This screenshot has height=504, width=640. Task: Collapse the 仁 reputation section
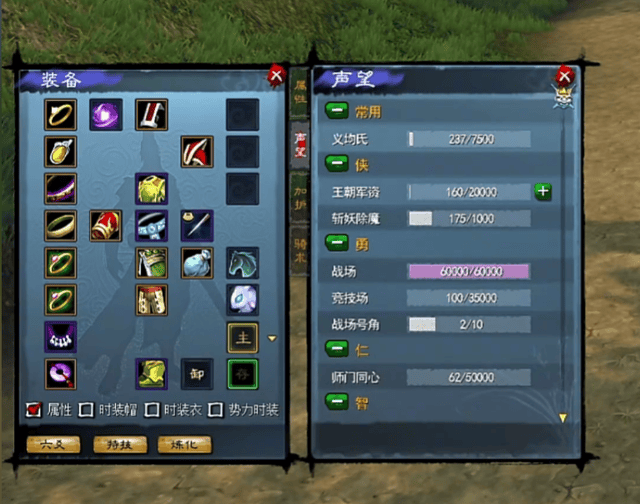click(x=336, y=348)
